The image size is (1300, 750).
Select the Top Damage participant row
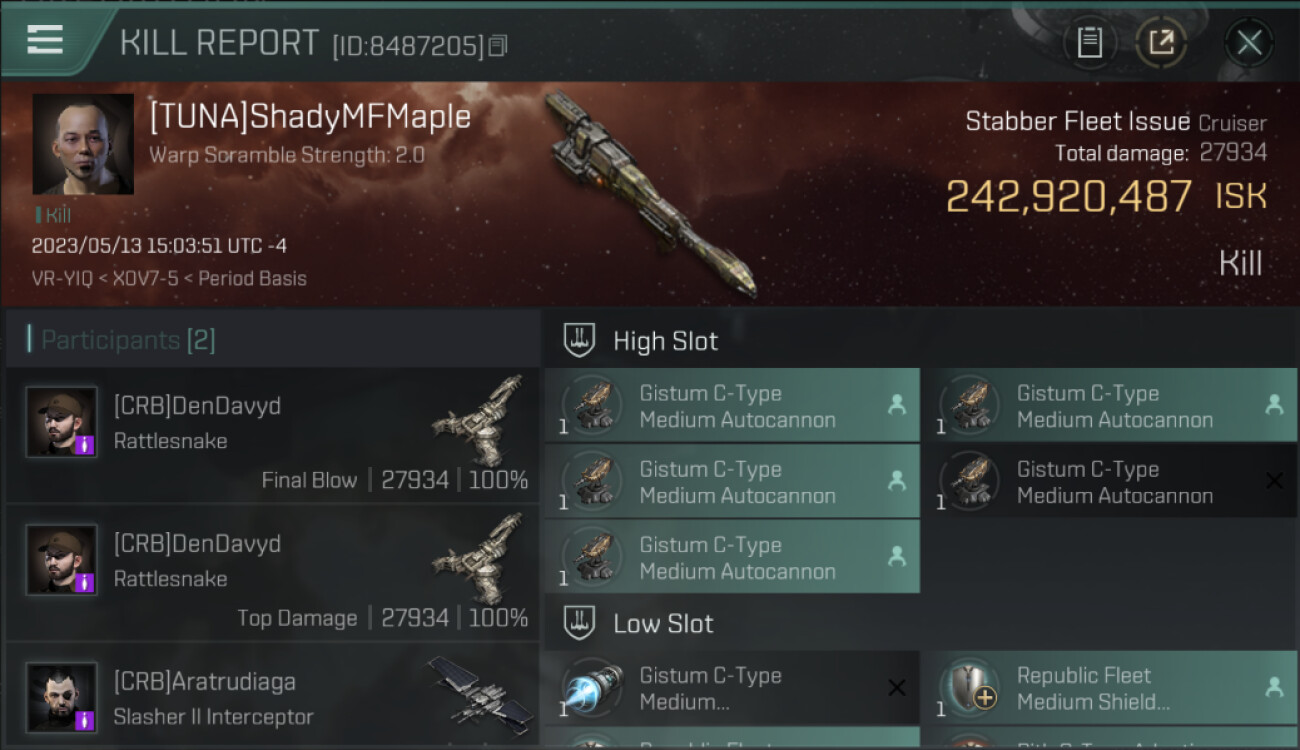coord(272,573)
